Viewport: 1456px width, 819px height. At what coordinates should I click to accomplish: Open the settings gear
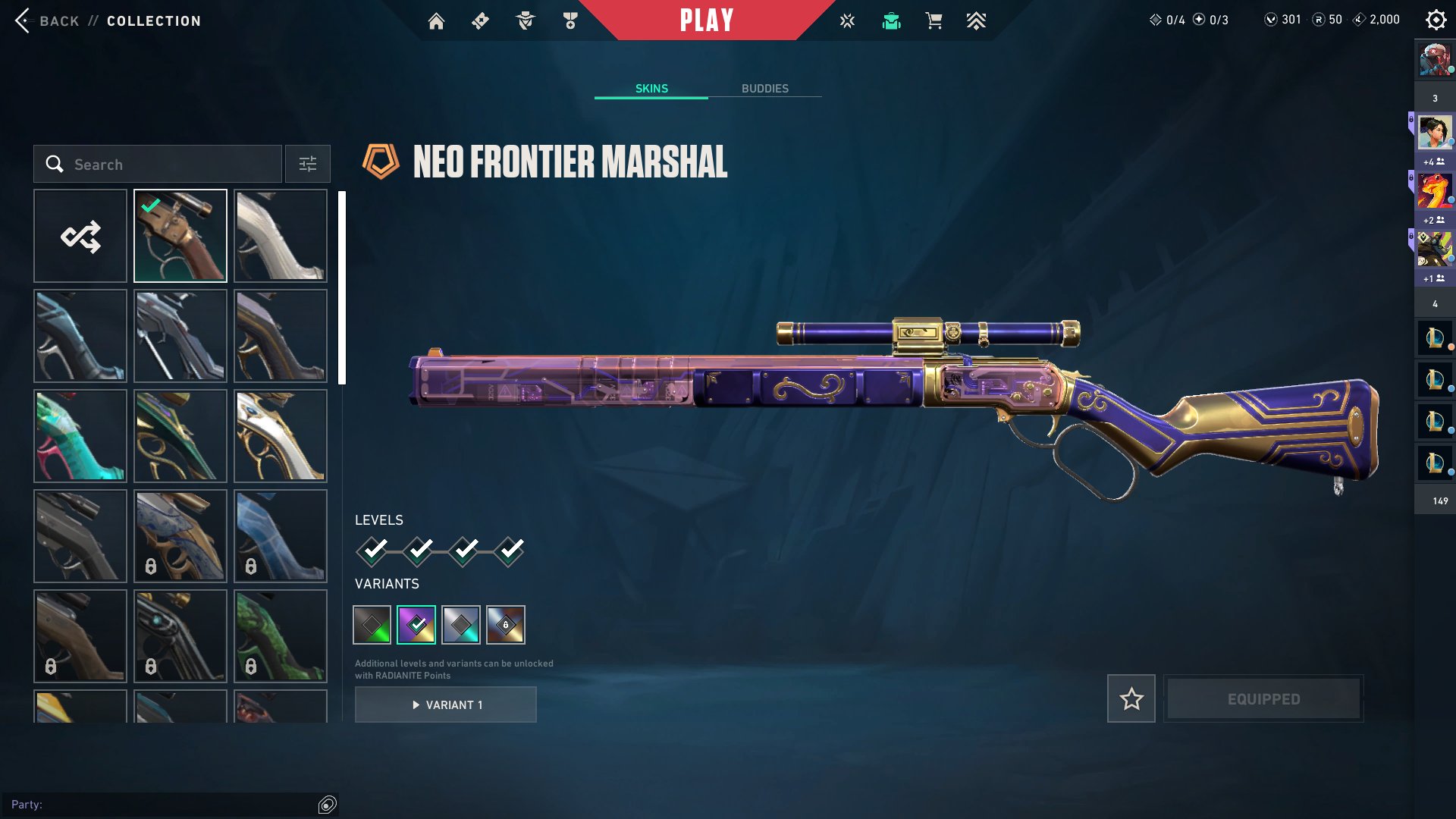coord(1436,20)
